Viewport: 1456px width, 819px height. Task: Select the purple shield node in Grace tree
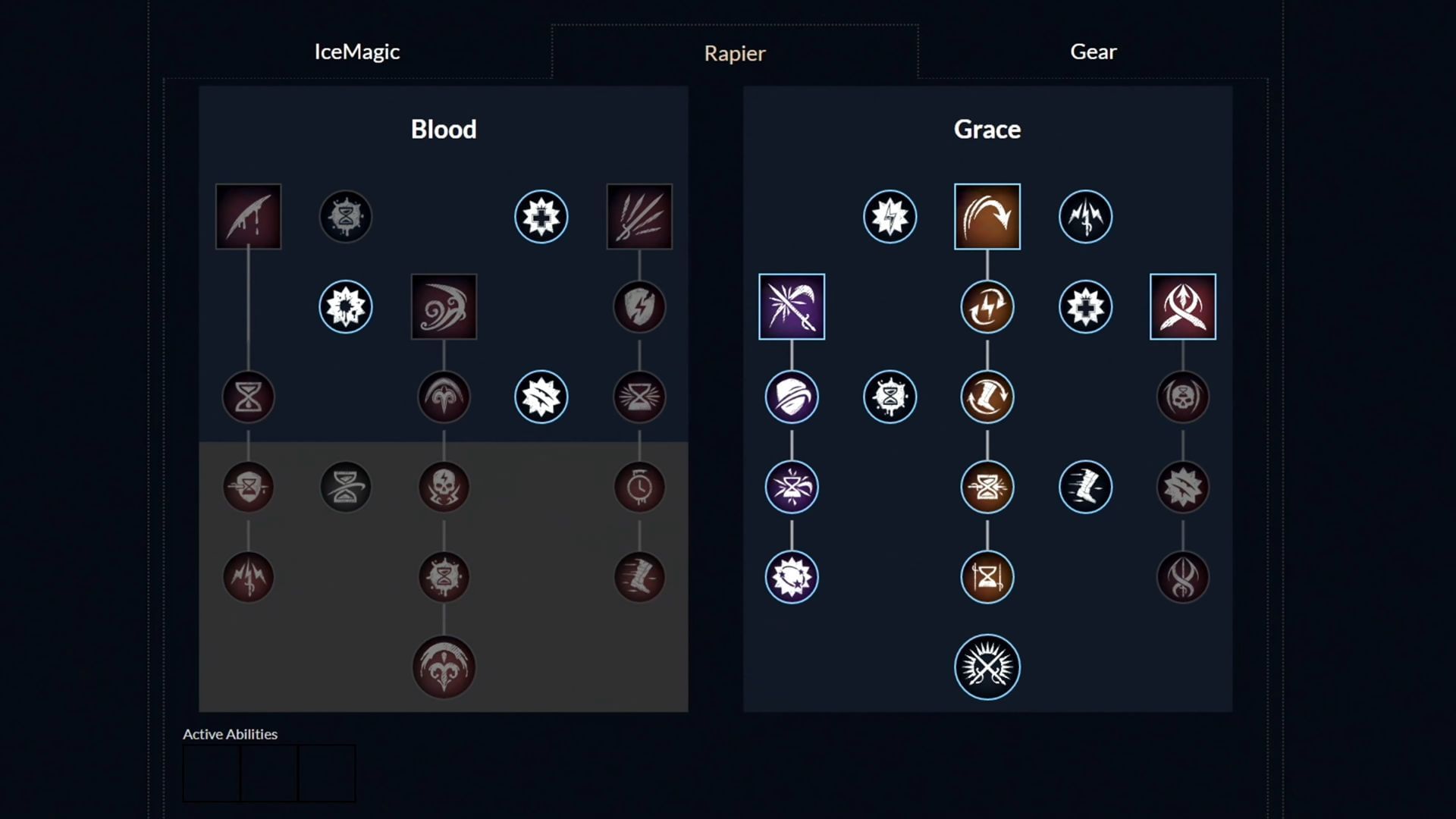coord(791,397)
